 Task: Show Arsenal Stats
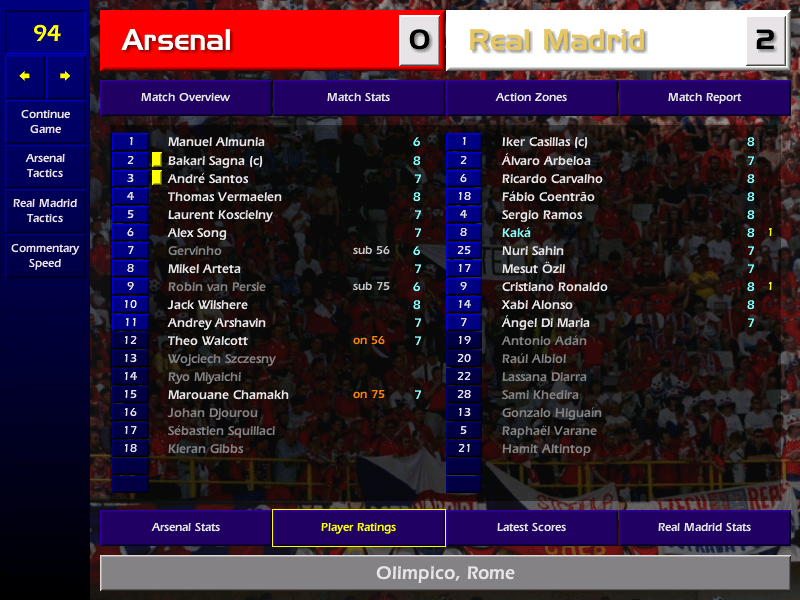[185, 527]
